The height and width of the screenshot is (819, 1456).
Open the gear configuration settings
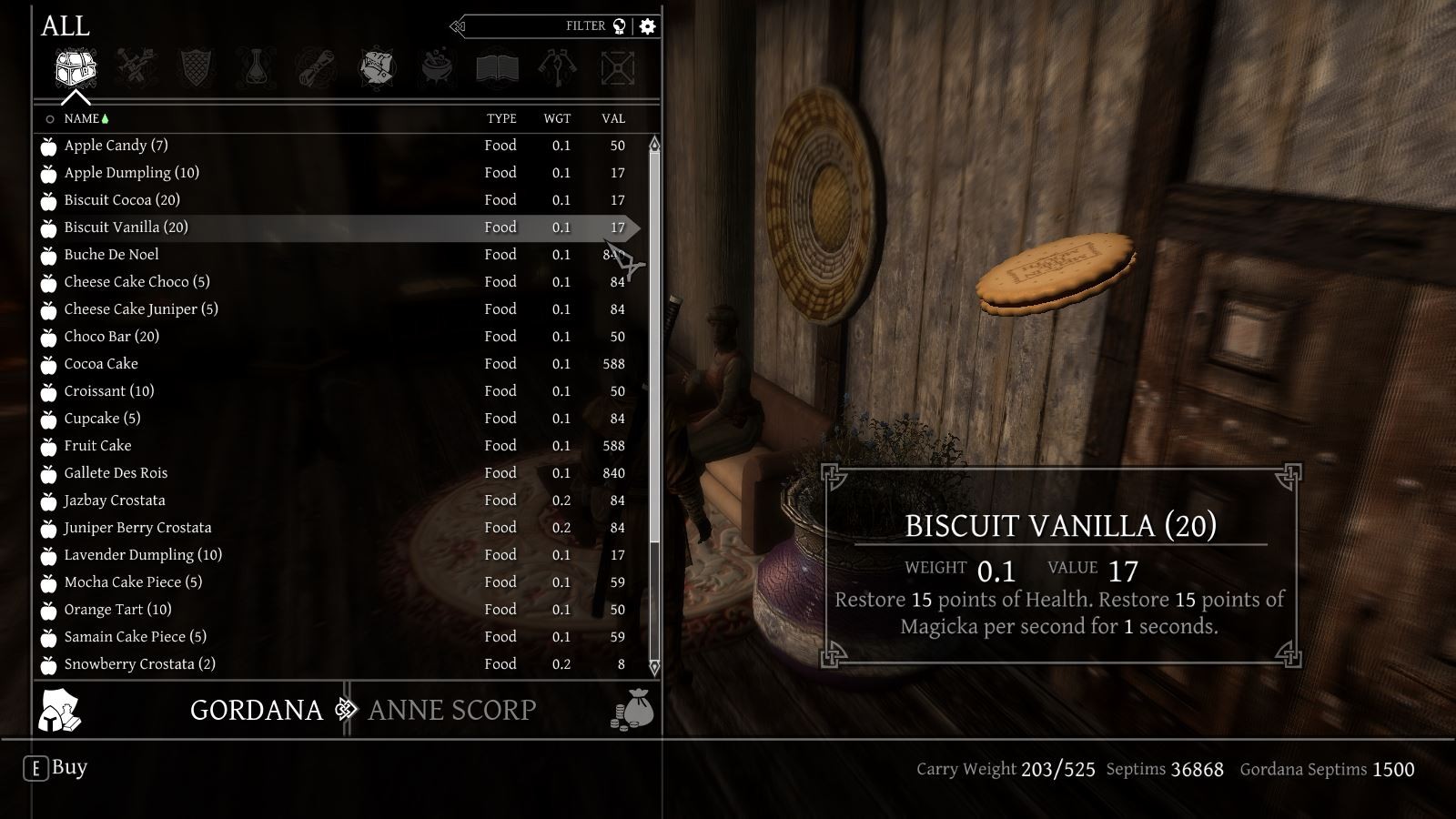point(647,26)
